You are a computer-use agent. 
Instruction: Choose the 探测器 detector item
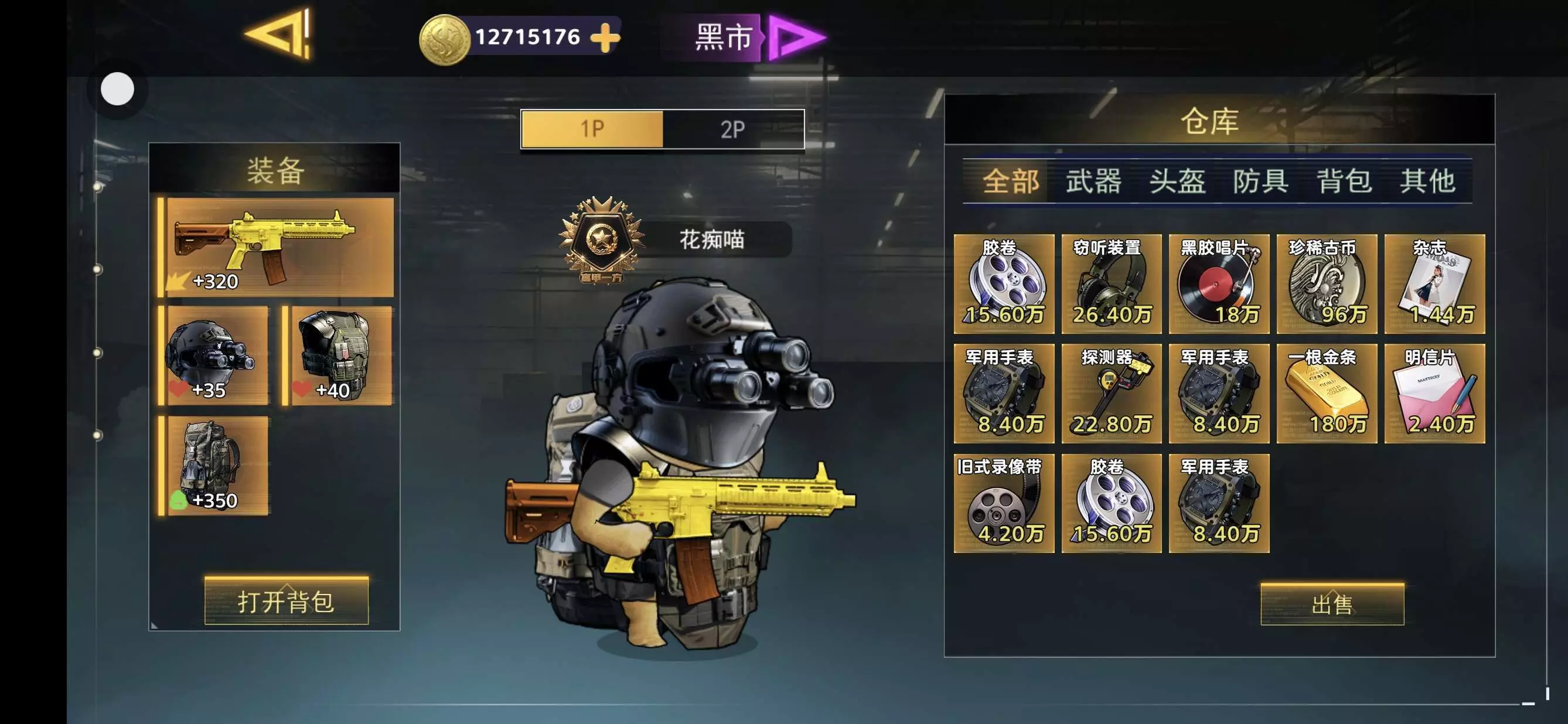coord(1112,394)
